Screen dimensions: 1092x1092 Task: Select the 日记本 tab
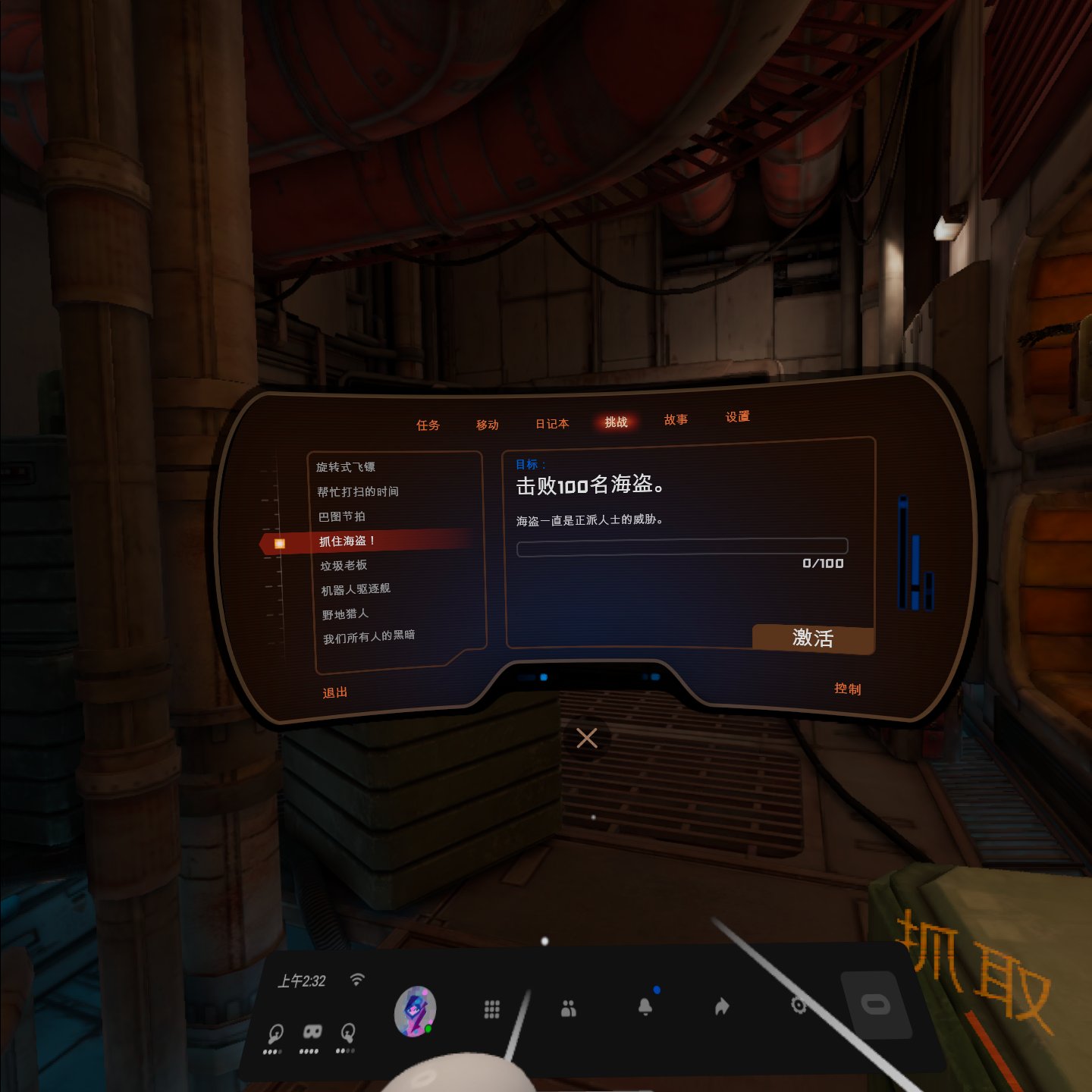tap(552, 424)
